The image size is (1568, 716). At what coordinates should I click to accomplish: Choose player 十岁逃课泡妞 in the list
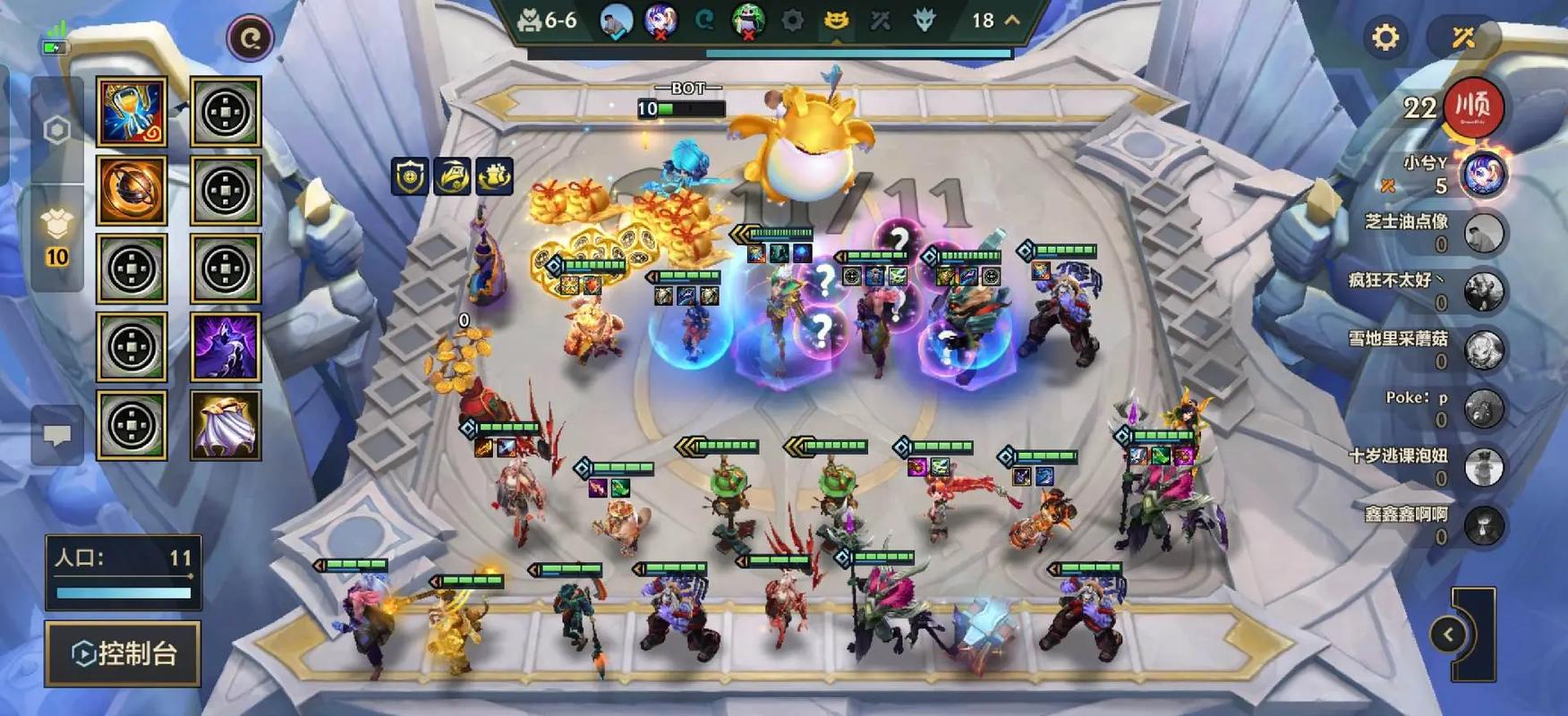pyautogui.click(x=1484, y=466)
